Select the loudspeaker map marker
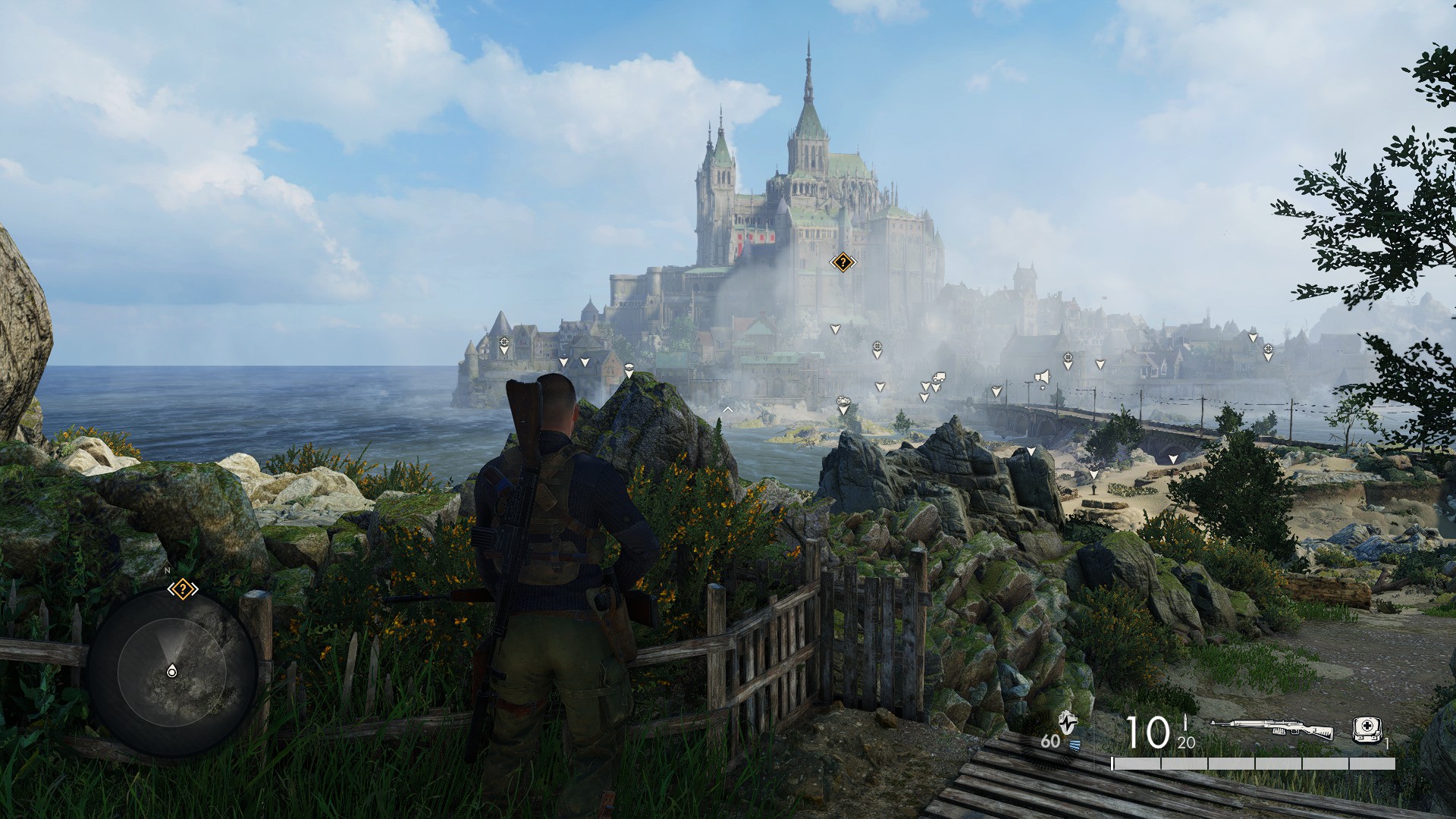 [1043, 377]
